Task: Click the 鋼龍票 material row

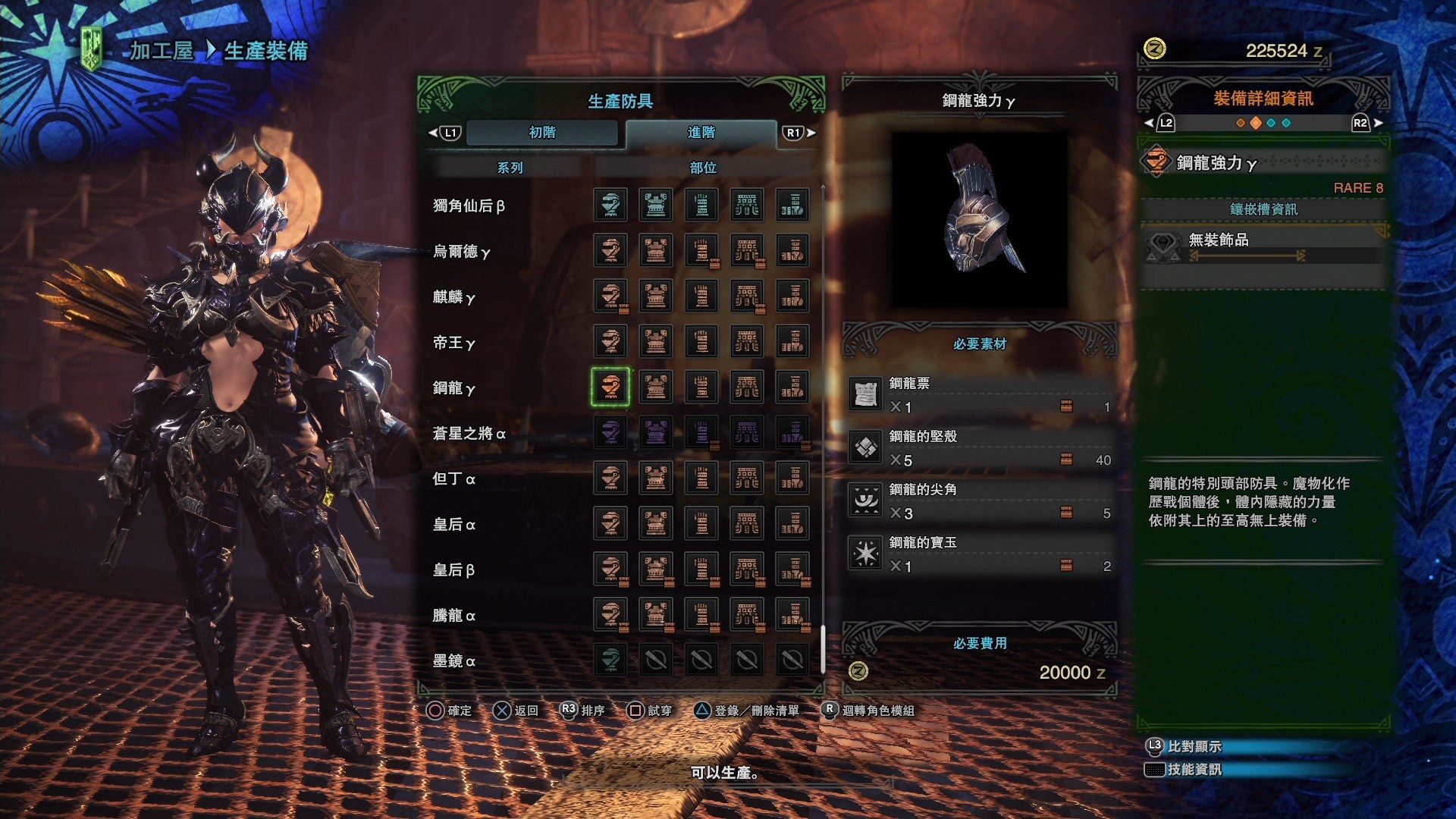Action: coord(980,395)
